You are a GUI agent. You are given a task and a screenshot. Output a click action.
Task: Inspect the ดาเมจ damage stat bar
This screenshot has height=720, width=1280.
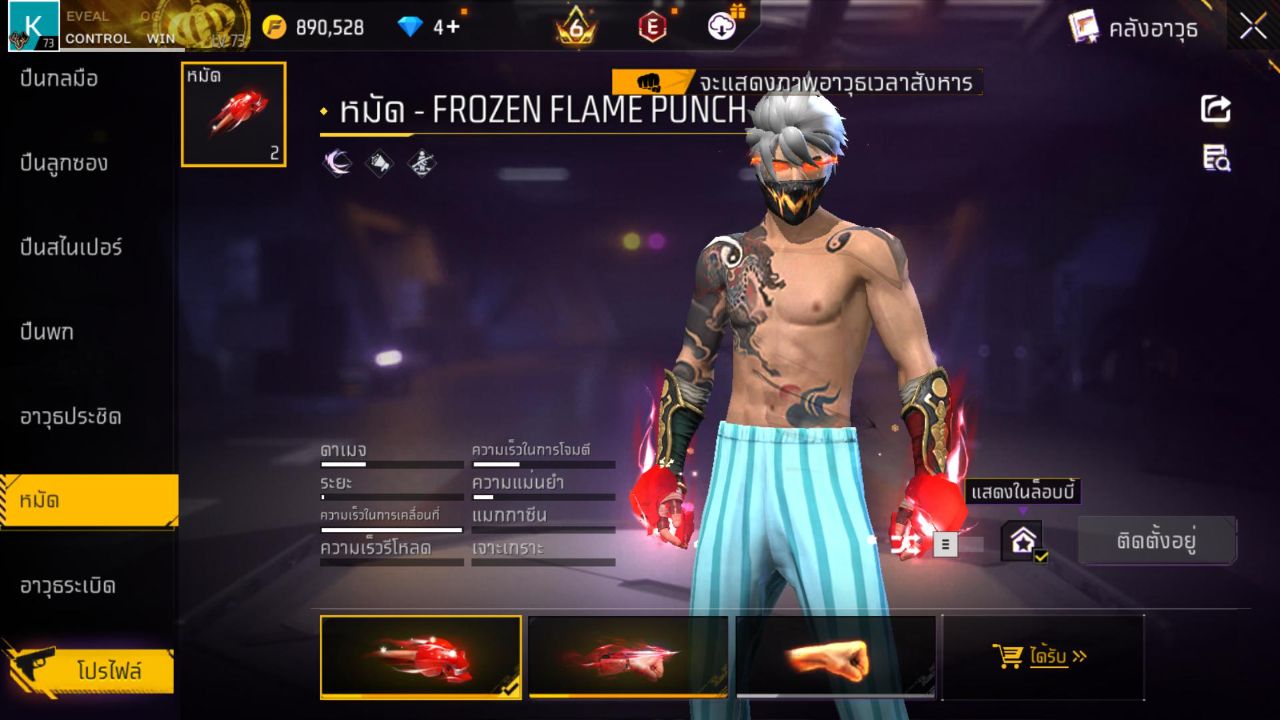coord(392,463)
